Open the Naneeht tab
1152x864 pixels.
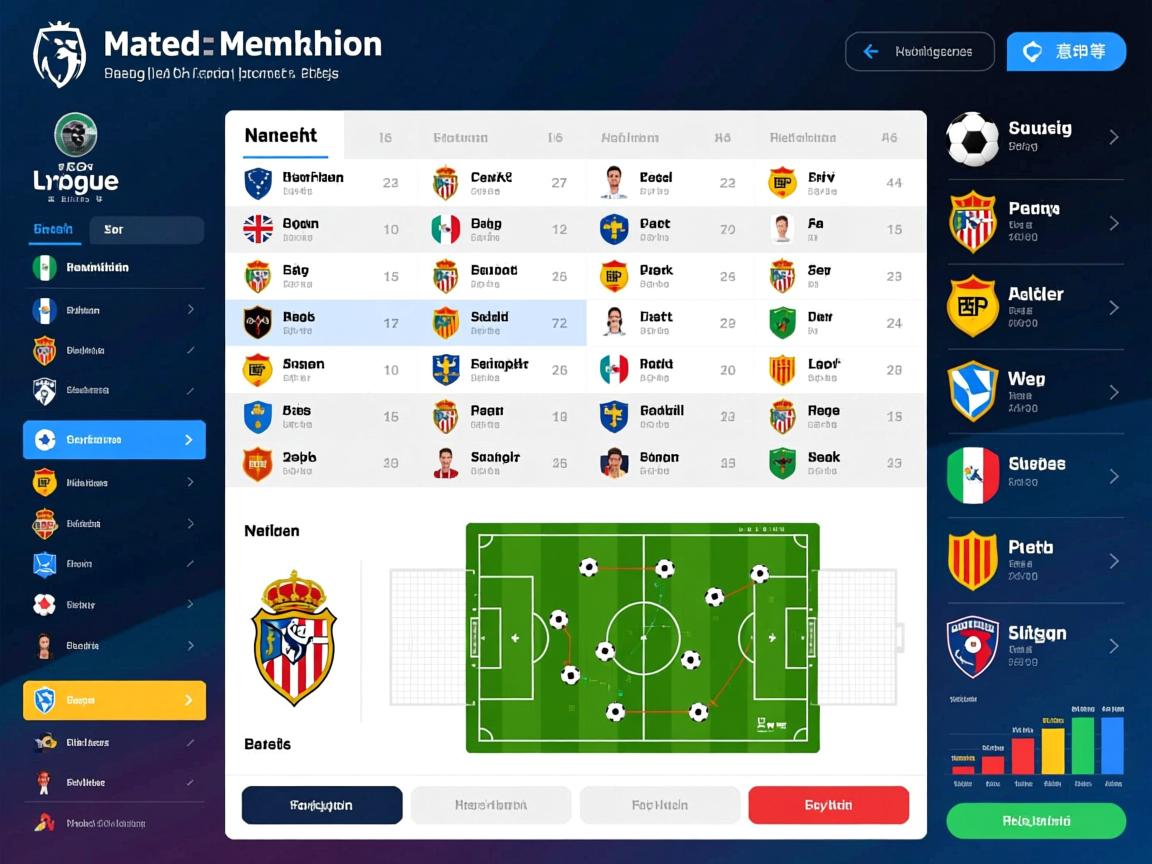[284, 136]
